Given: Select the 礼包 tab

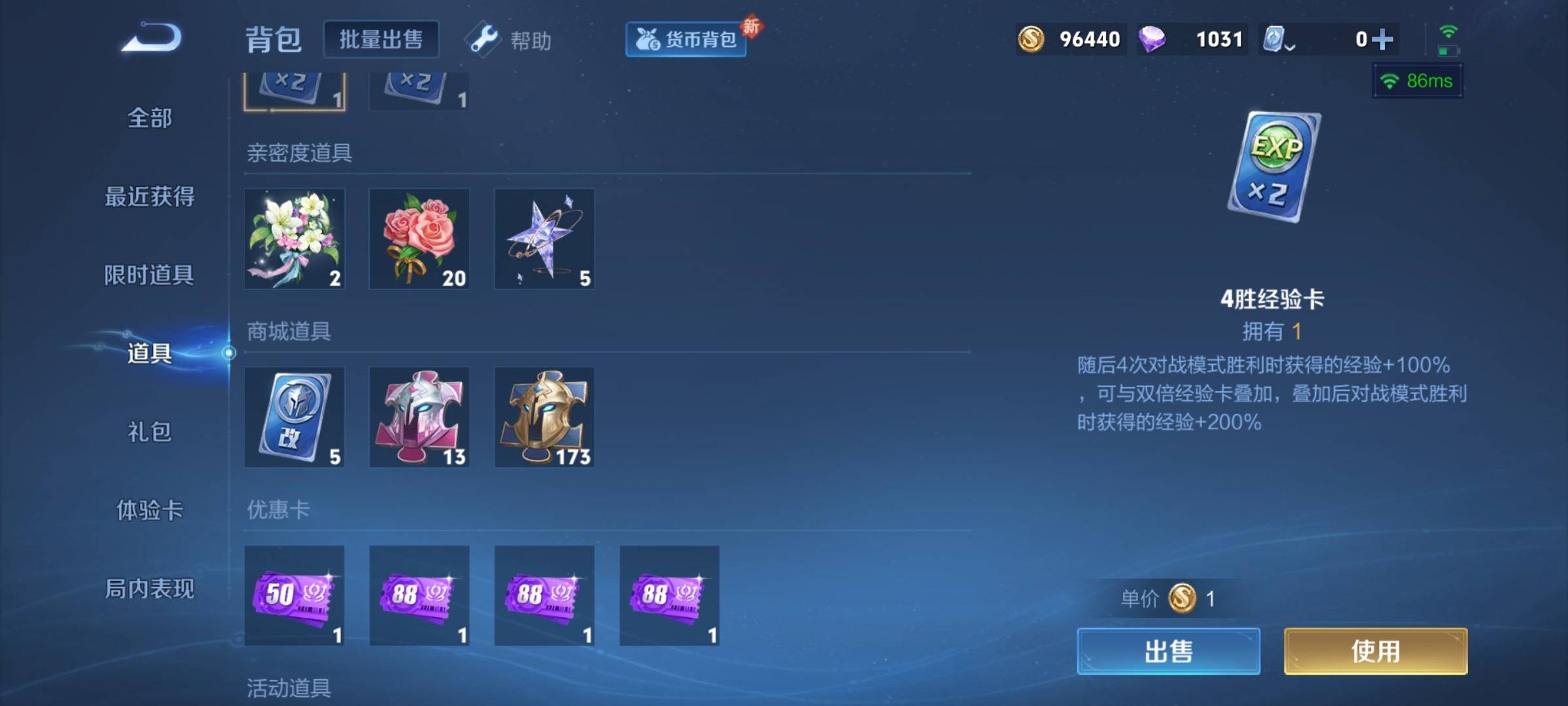Looking at the screenshot, I should 150,431.
